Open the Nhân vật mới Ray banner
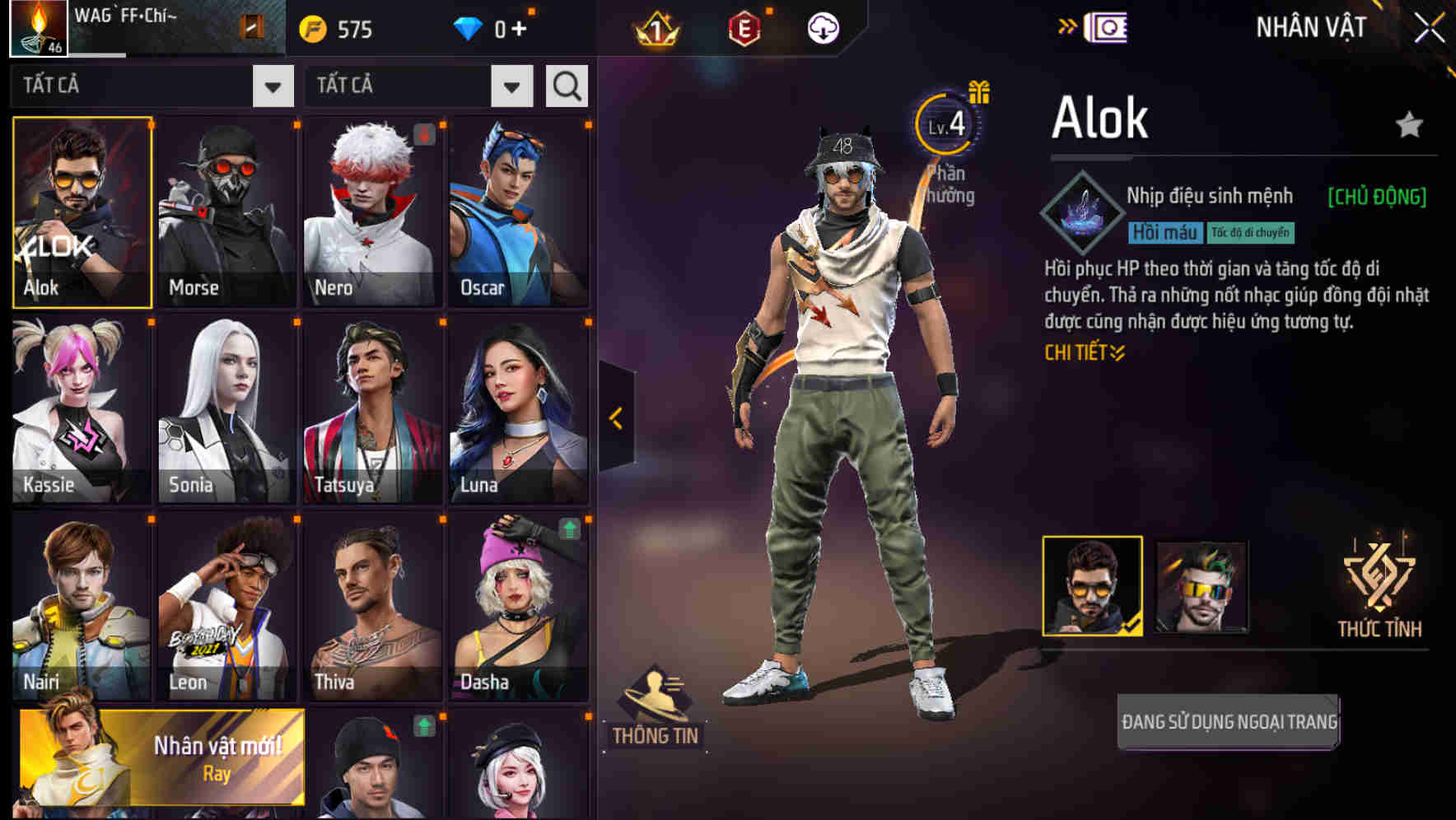Screen dimensions: 1456x820 (161, 755)
